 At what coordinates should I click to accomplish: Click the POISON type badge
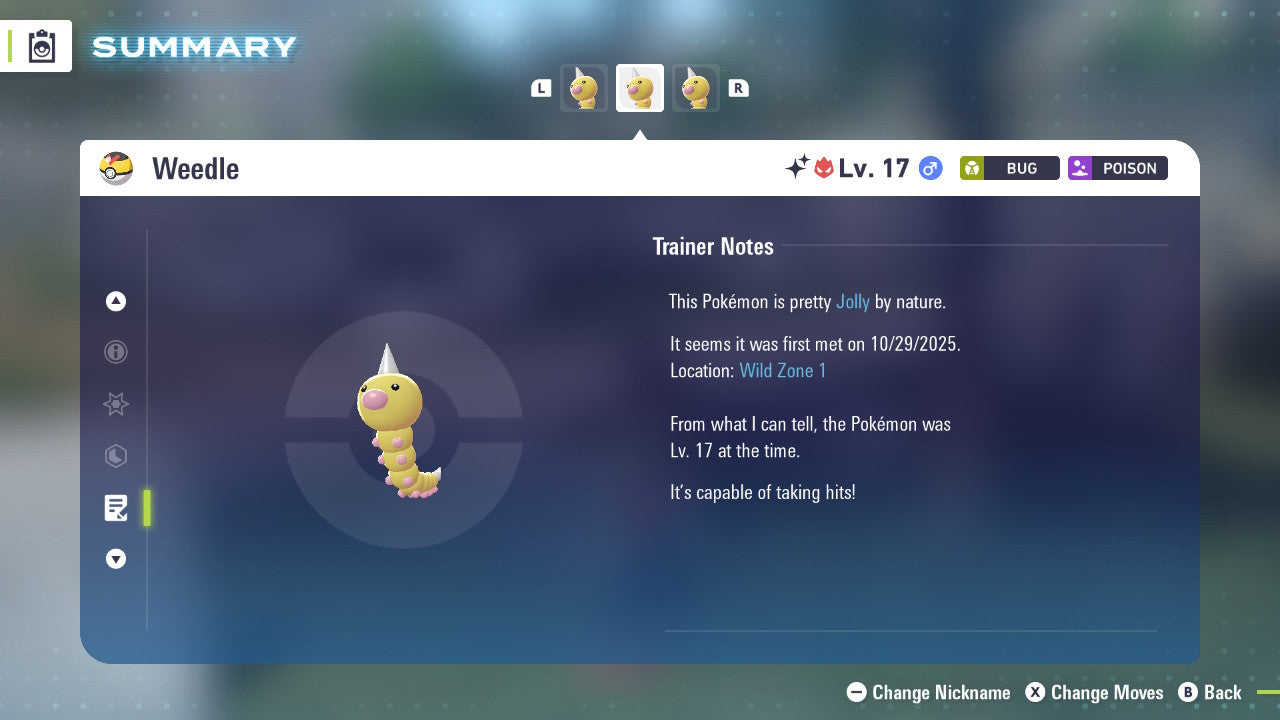click(1117, 168)
